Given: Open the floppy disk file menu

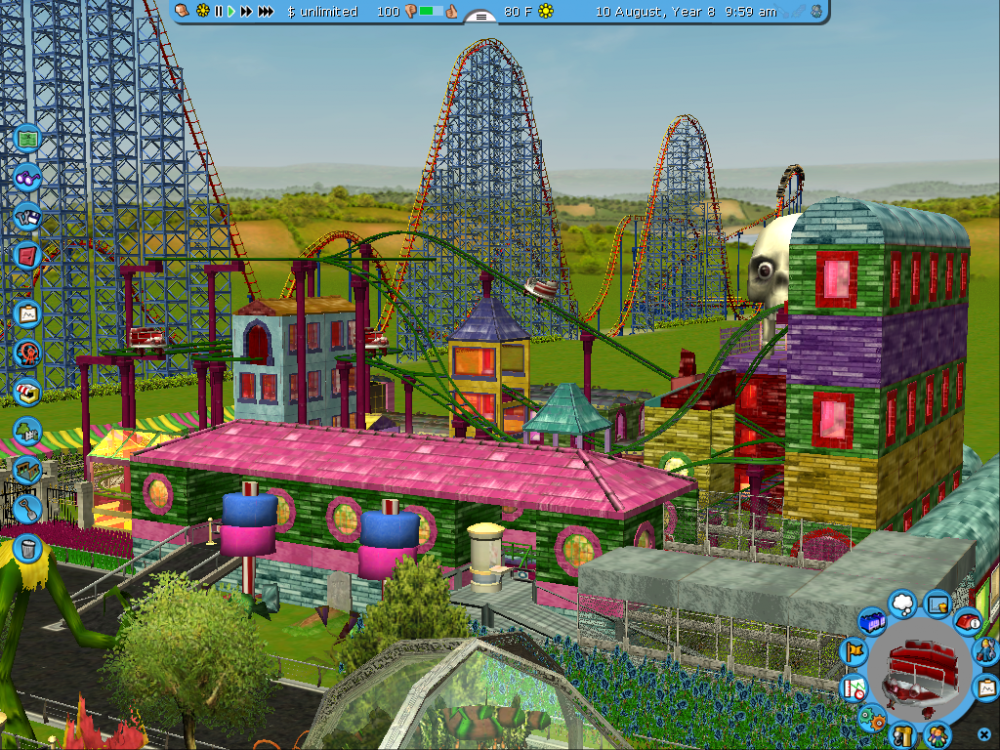Looking at the screenshot, I should click(x=27, y=215).
